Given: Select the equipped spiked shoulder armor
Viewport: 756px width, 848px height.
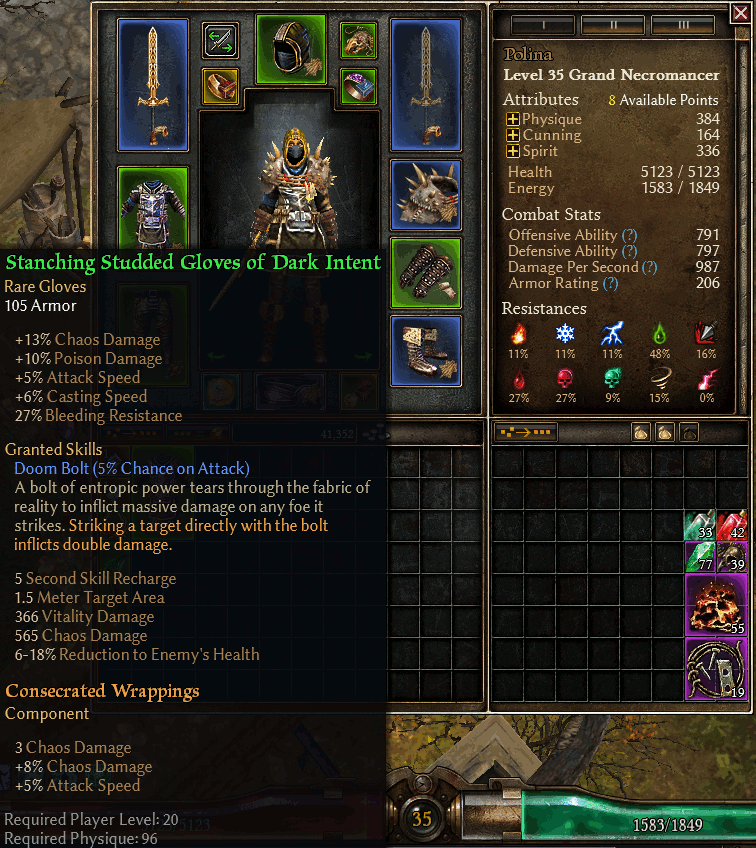Looking at the screenshot, I should [x=425, y=194].
